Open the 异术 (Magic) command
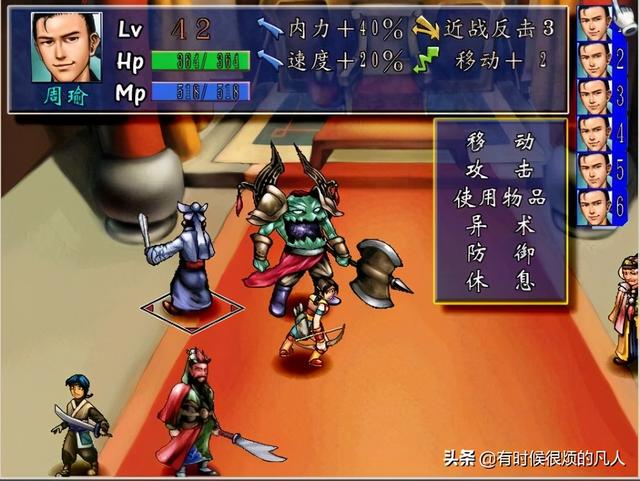Viewport: 640px width, 481px height. [500, 226]
